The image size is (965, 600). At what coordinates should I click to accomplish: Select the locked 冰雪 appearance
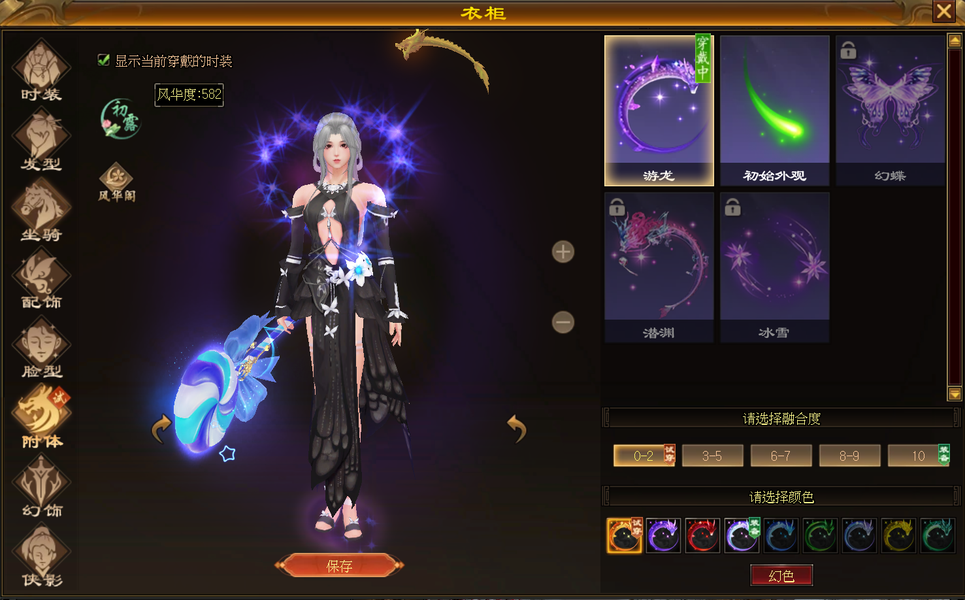coord(775,267)
